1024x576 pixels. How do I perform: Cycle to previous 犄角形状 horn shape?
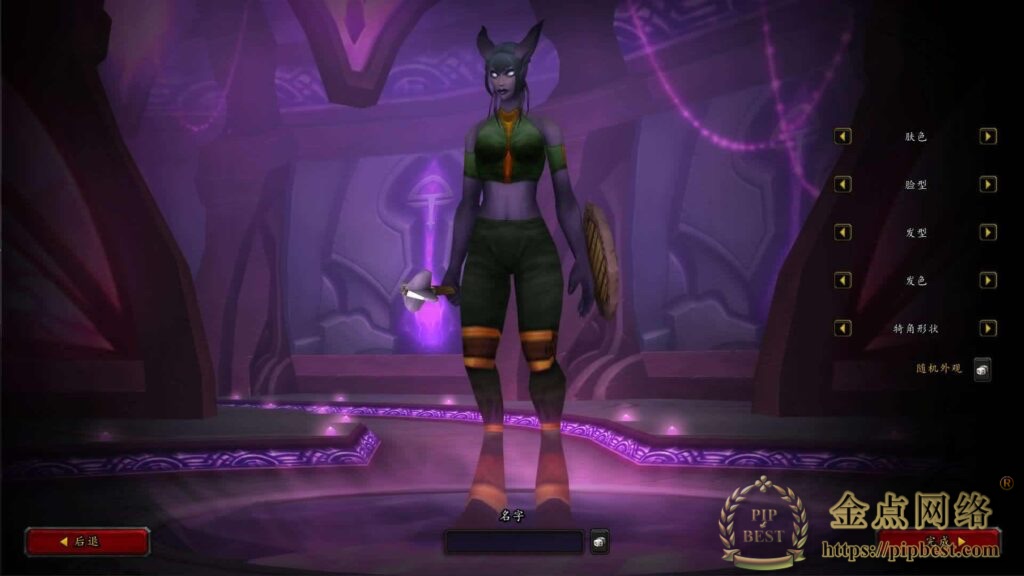click(843, 328)
